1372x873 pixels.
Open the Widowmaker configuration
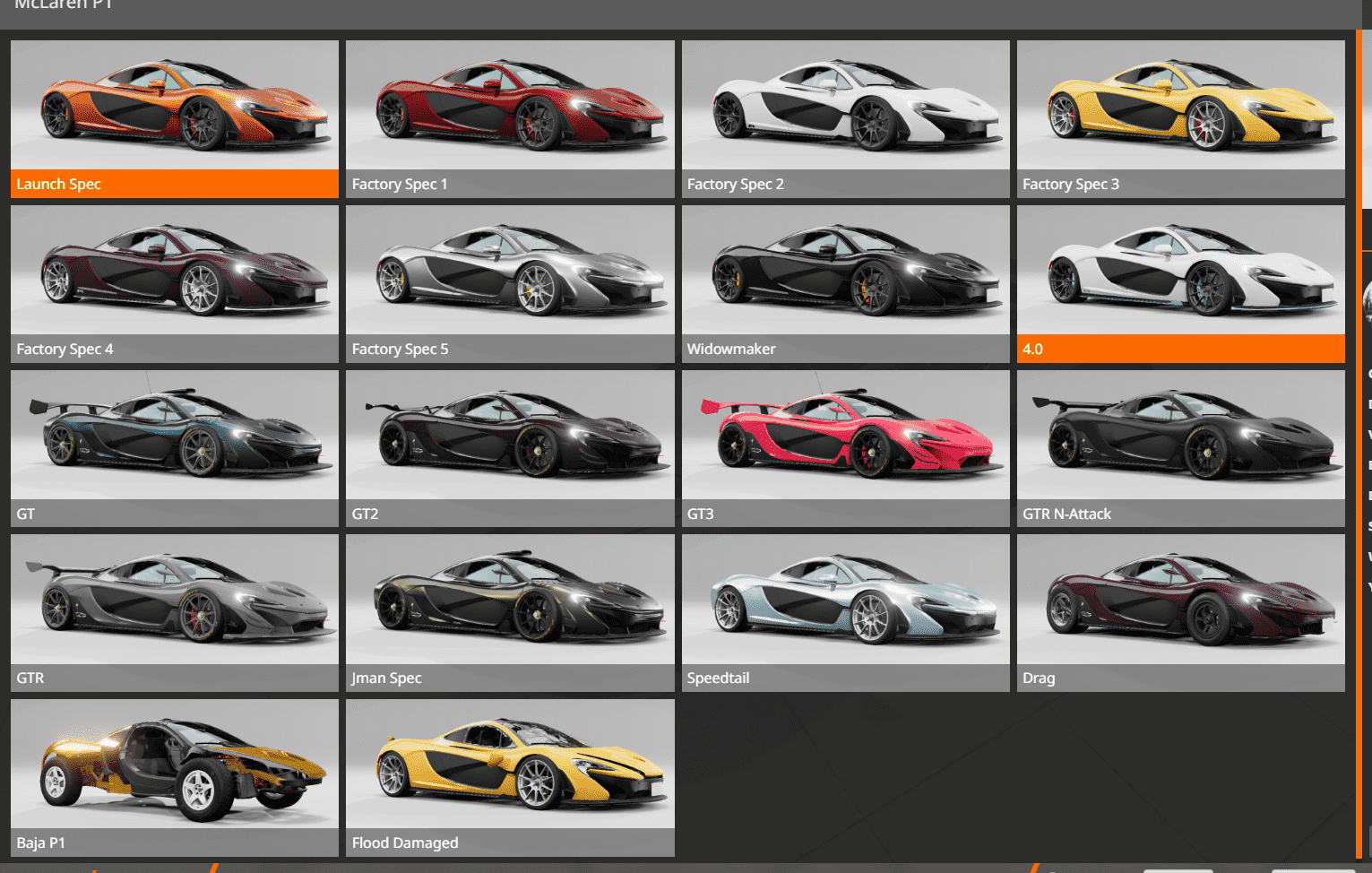click(x=845, y=283)
